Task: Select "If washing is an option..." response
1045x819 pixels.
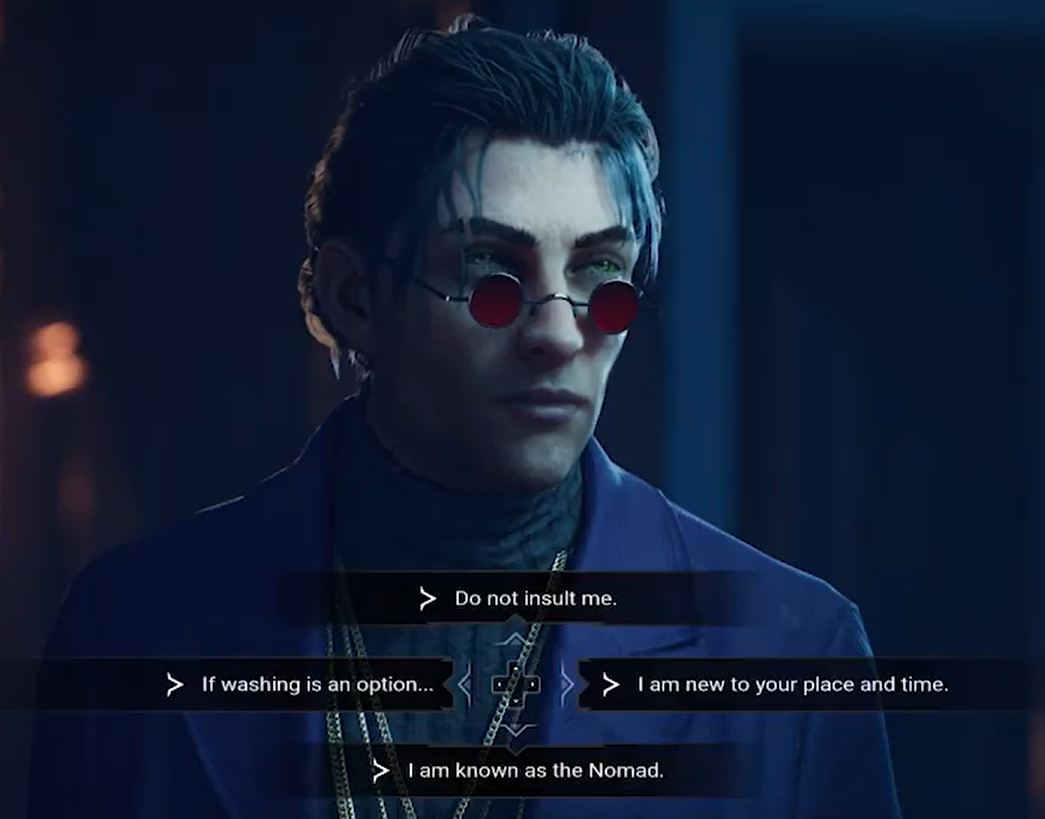Action: pos(317,685)
